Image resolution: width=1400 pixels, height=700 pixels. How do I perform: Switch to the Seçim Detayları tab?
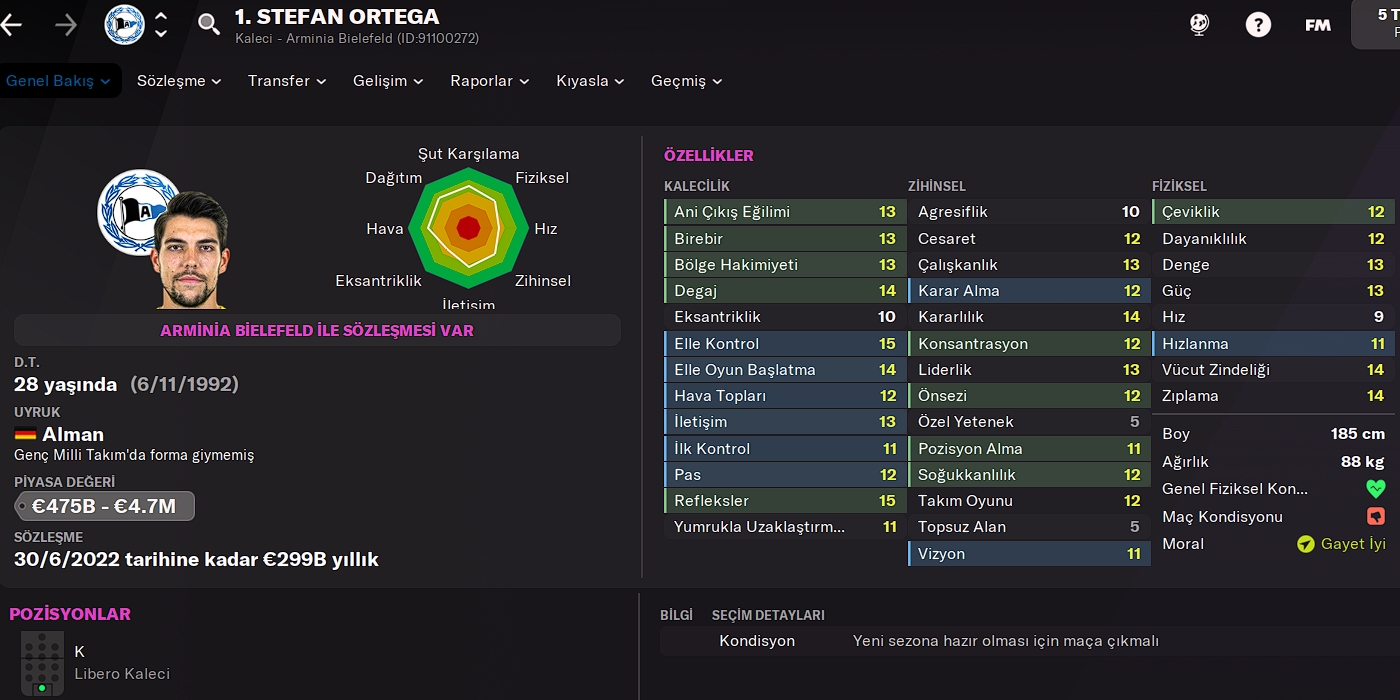(768, 615)
